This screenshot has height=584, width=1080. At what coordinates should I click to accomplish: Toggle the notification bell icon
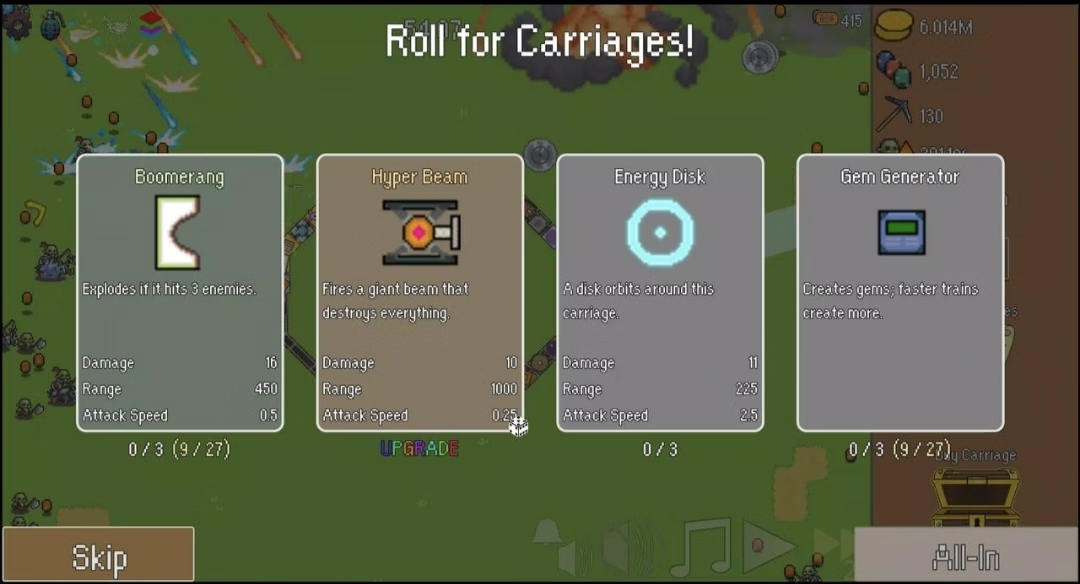pyautogui.click(x=546, y=532)
